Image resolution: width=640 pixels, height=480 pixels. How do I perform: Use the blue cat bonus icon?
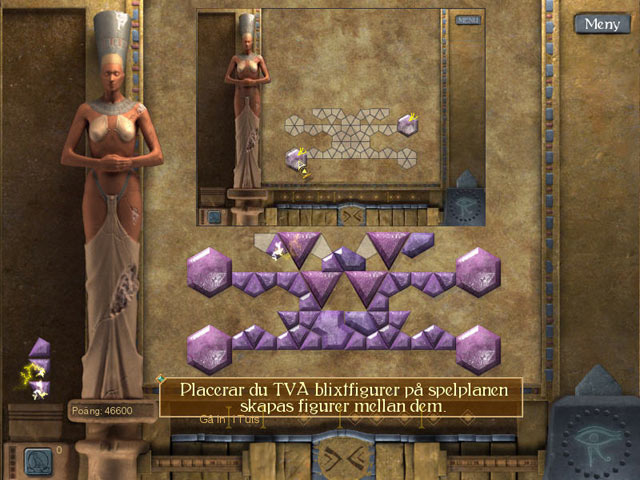pyautogui.click(x=39, y=459)
